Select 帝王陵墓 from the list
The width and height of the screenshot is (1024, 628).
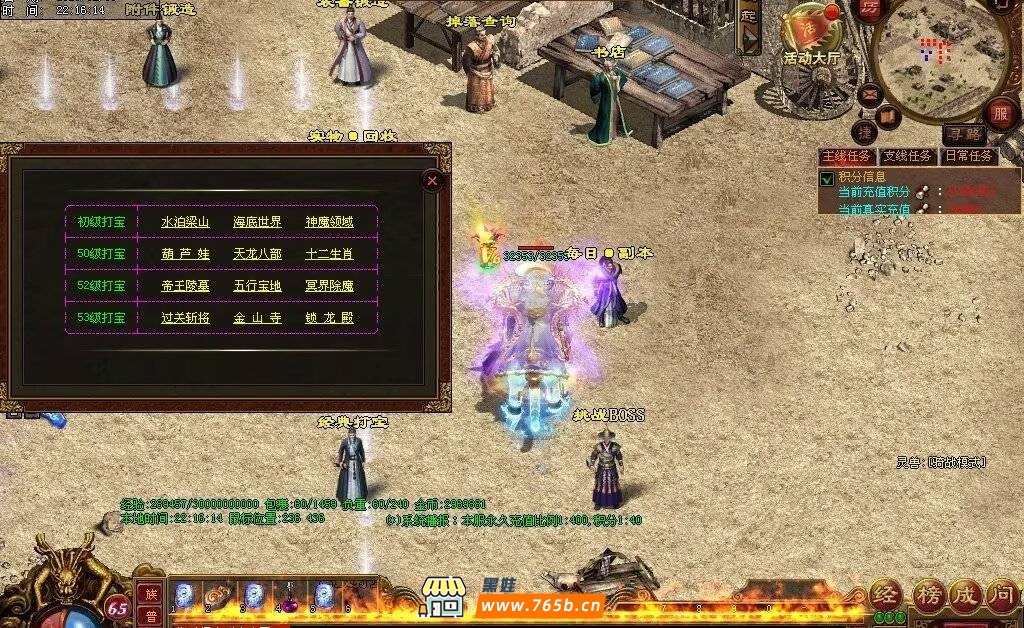pyautogui.click(x=185, y=286)
